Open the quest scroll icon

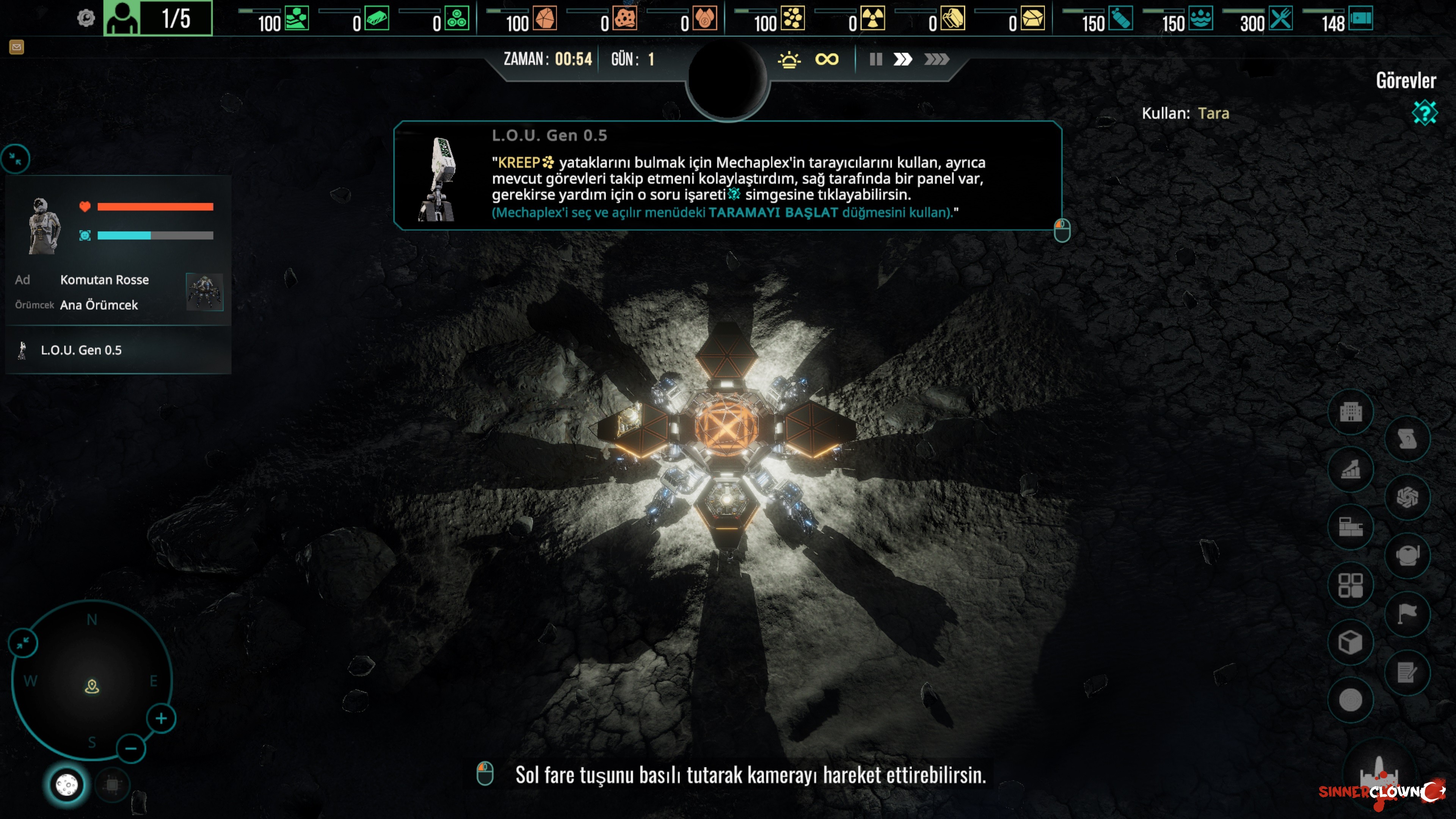(x=1407, y=439)
